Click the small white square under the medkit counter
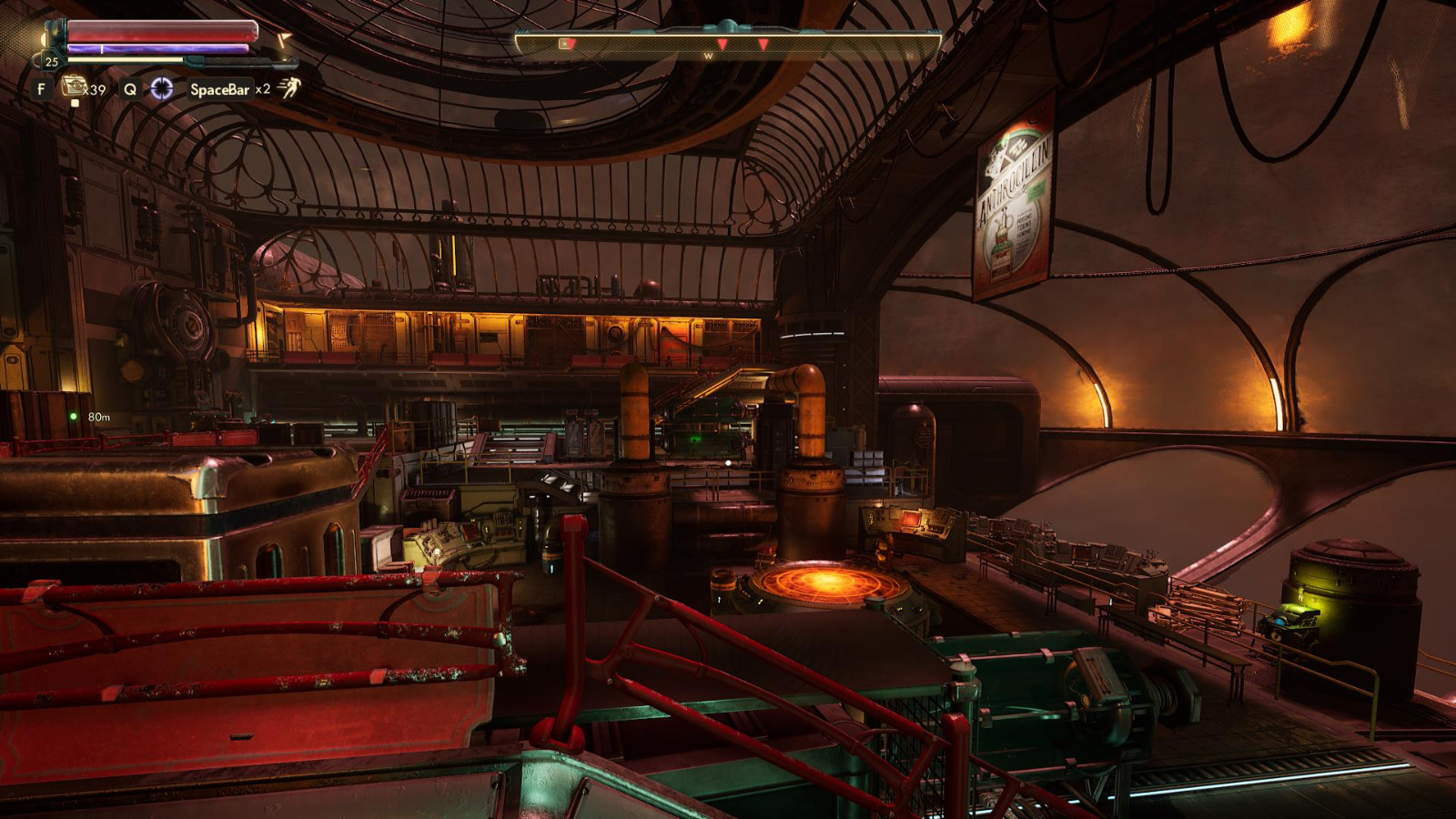The image size is (1456, 819). (76, 103)
